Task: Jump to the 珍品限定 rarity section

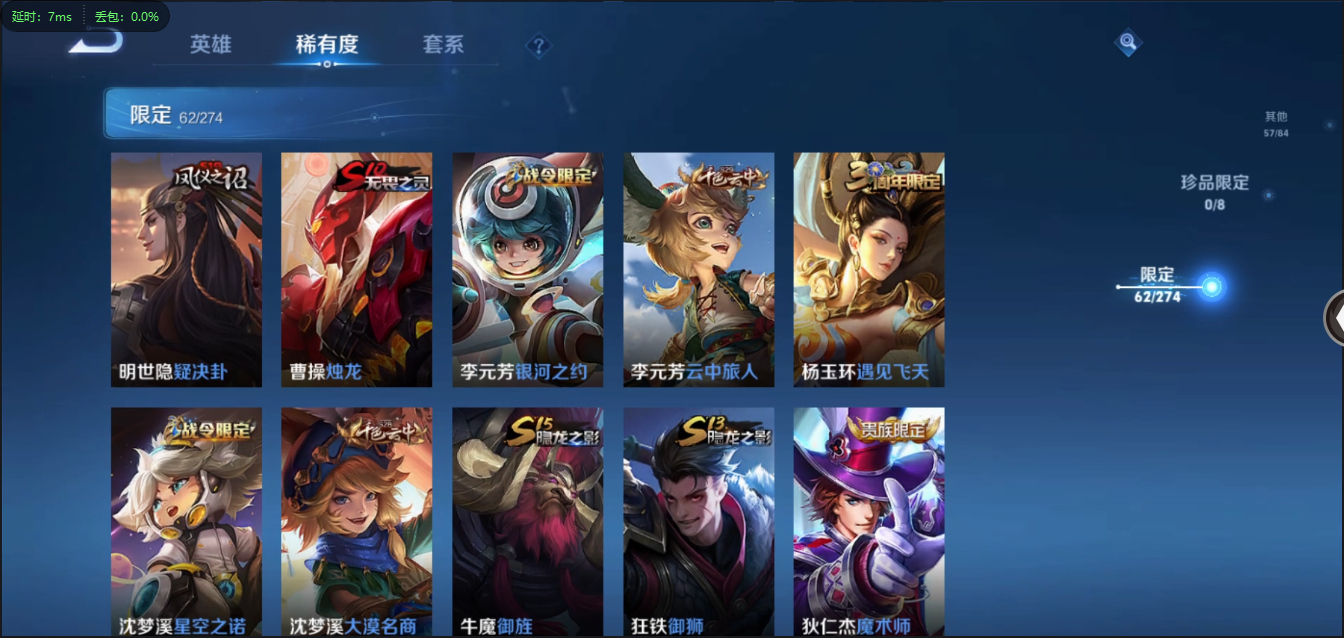Action: coord(1215,190)
